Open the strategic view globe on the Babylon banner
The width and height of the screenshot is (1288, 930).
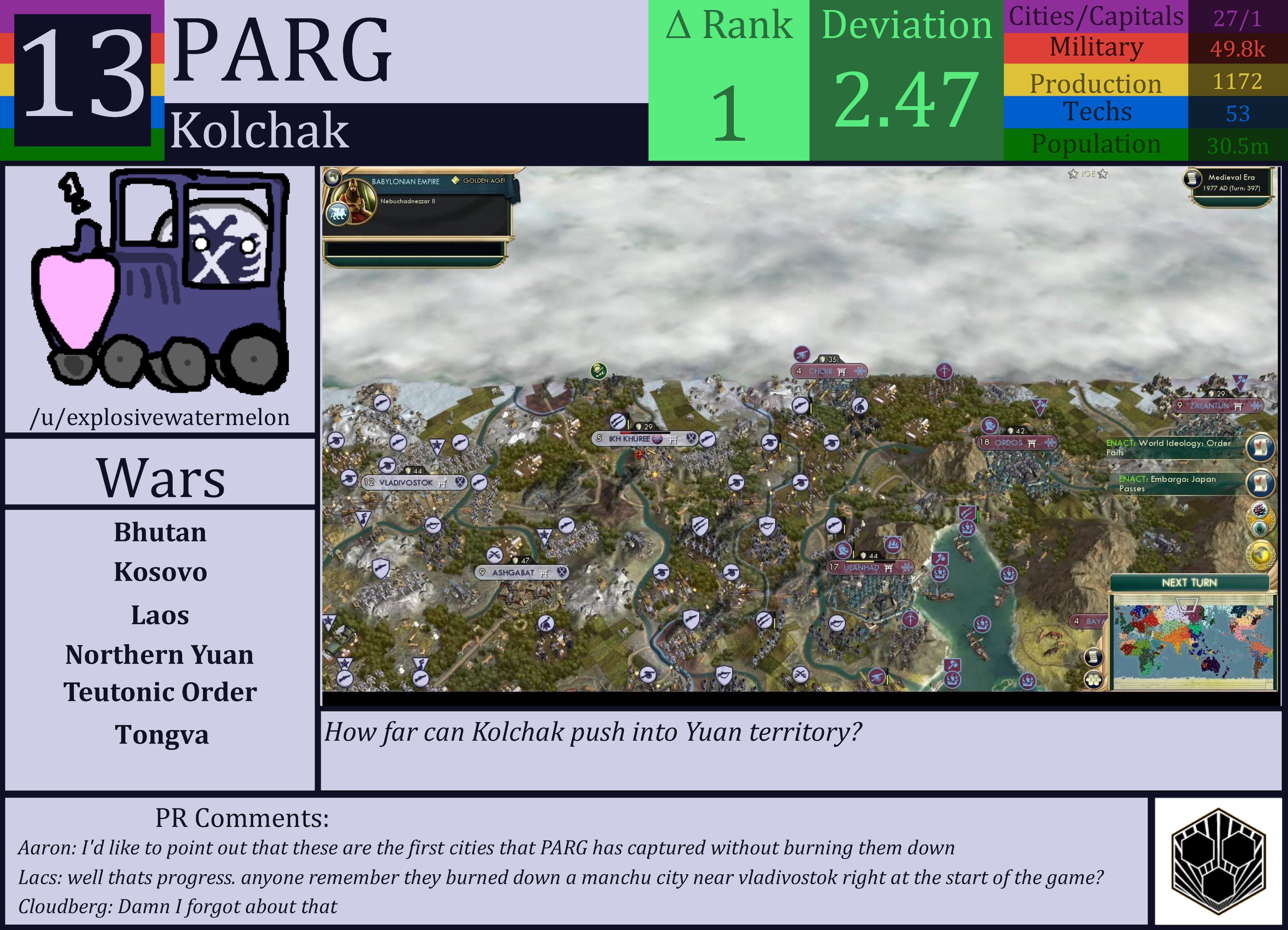[x=334, y=178]
